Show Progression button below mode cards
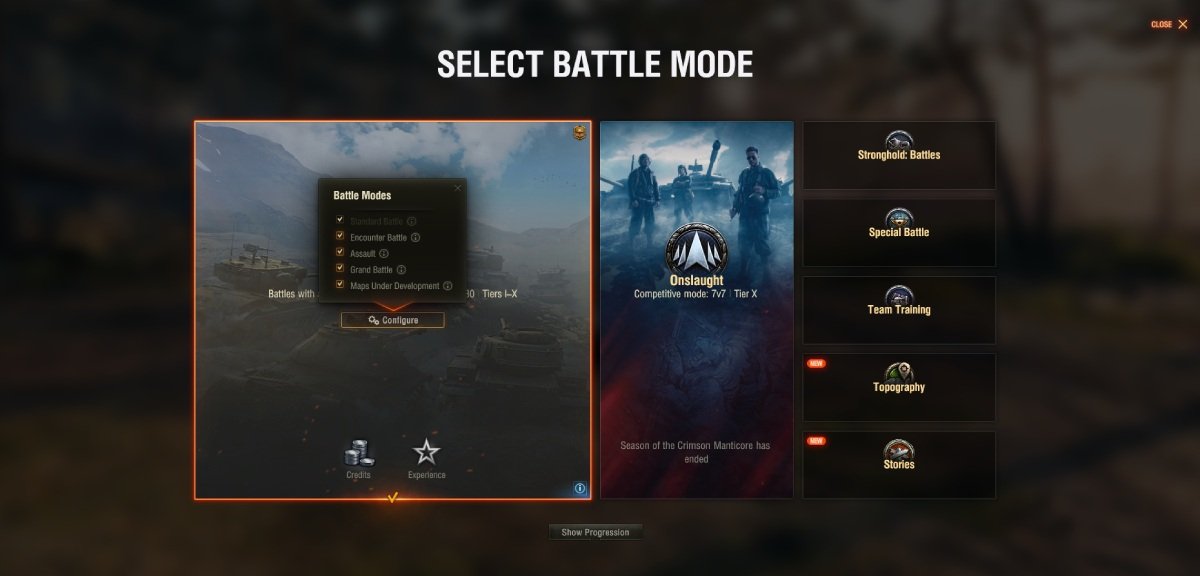 tap(595, 532)
